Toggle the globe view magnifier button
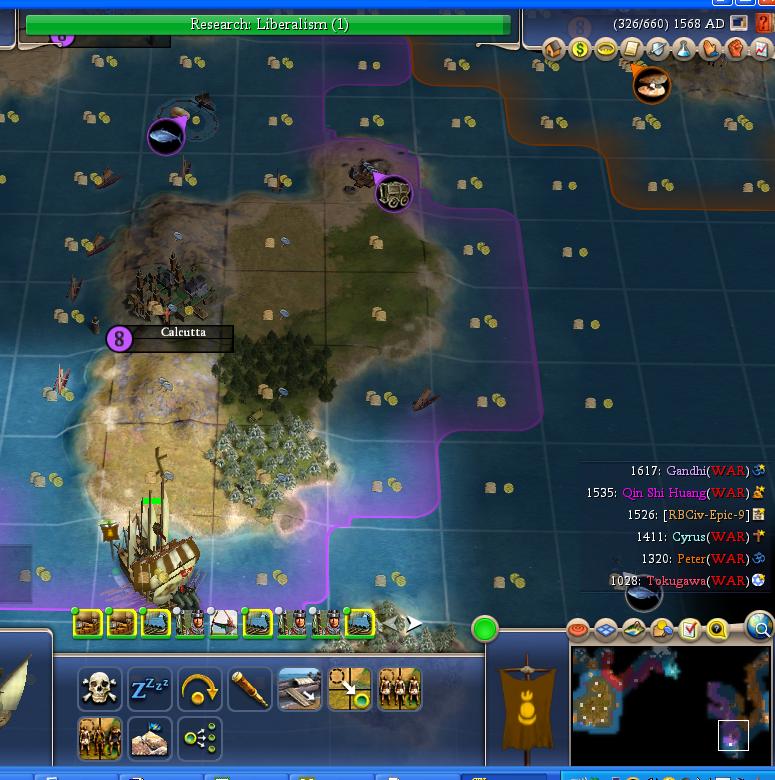775x780 pixels. pyautogui.click(x=760, y=628)
